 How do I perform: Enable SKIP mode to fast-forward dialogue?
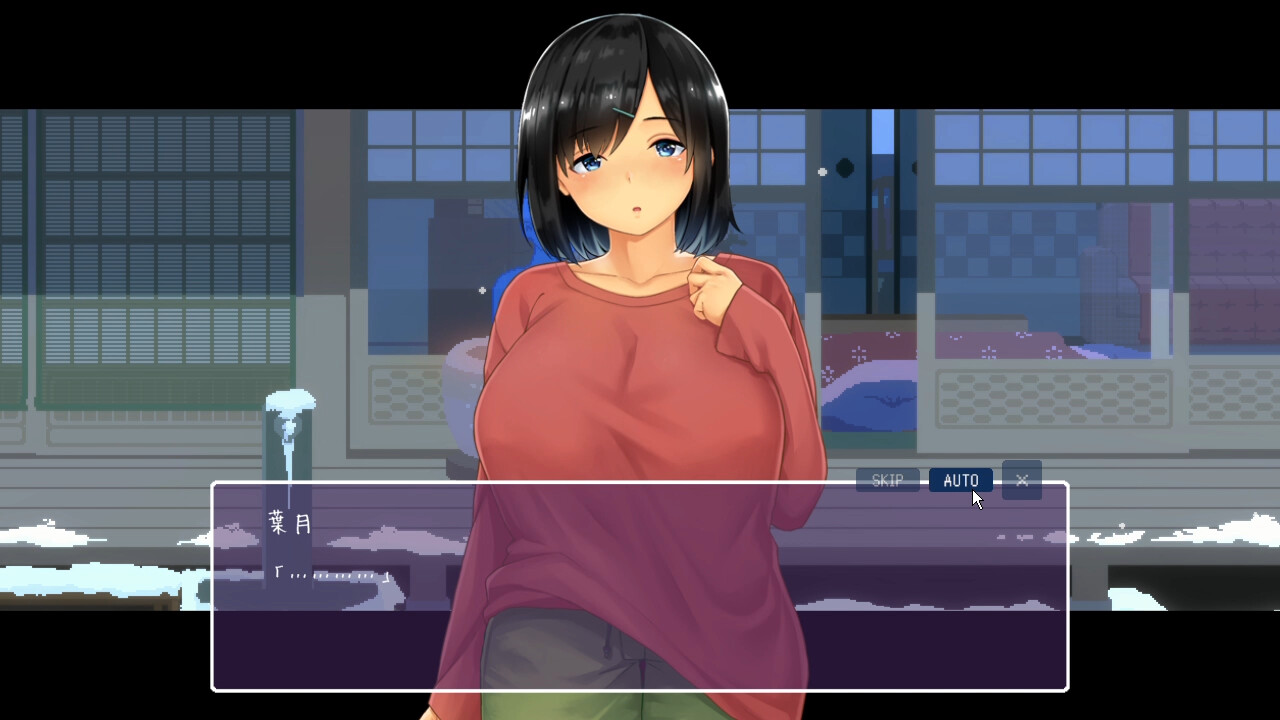pos(887,480)
